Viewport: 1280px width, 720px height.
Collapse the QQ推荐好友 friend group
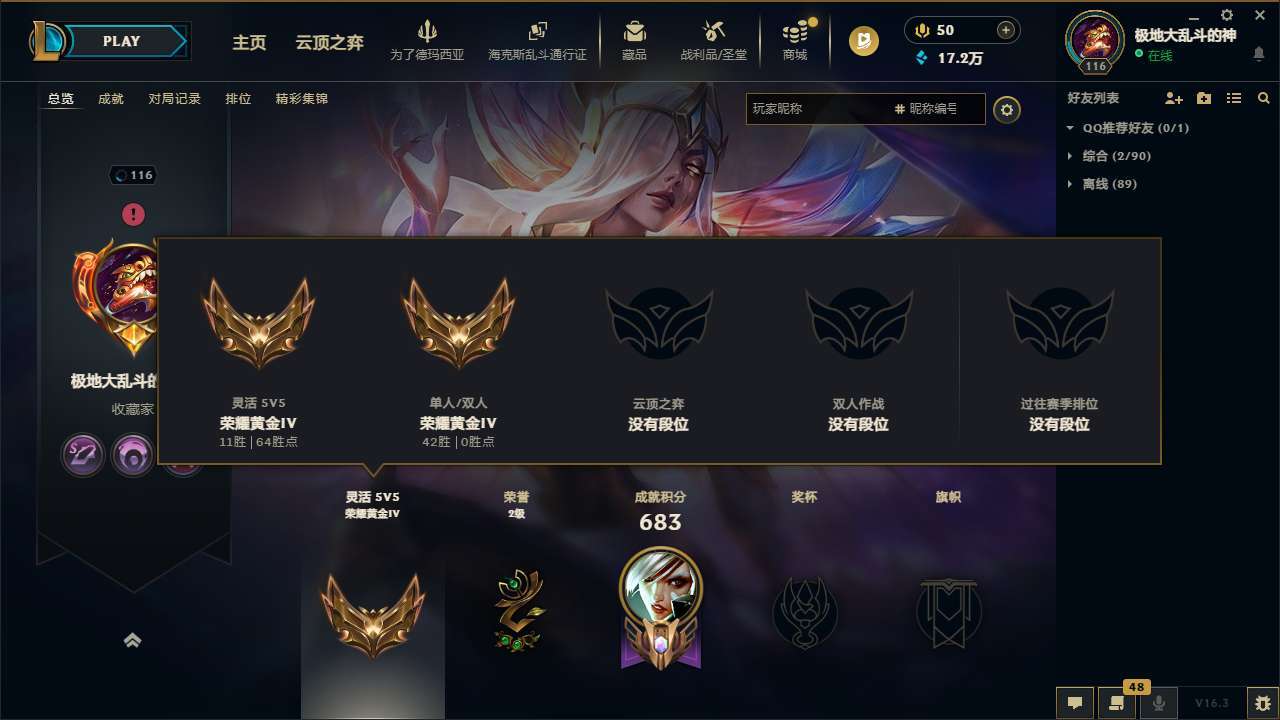click(1068, 128)
